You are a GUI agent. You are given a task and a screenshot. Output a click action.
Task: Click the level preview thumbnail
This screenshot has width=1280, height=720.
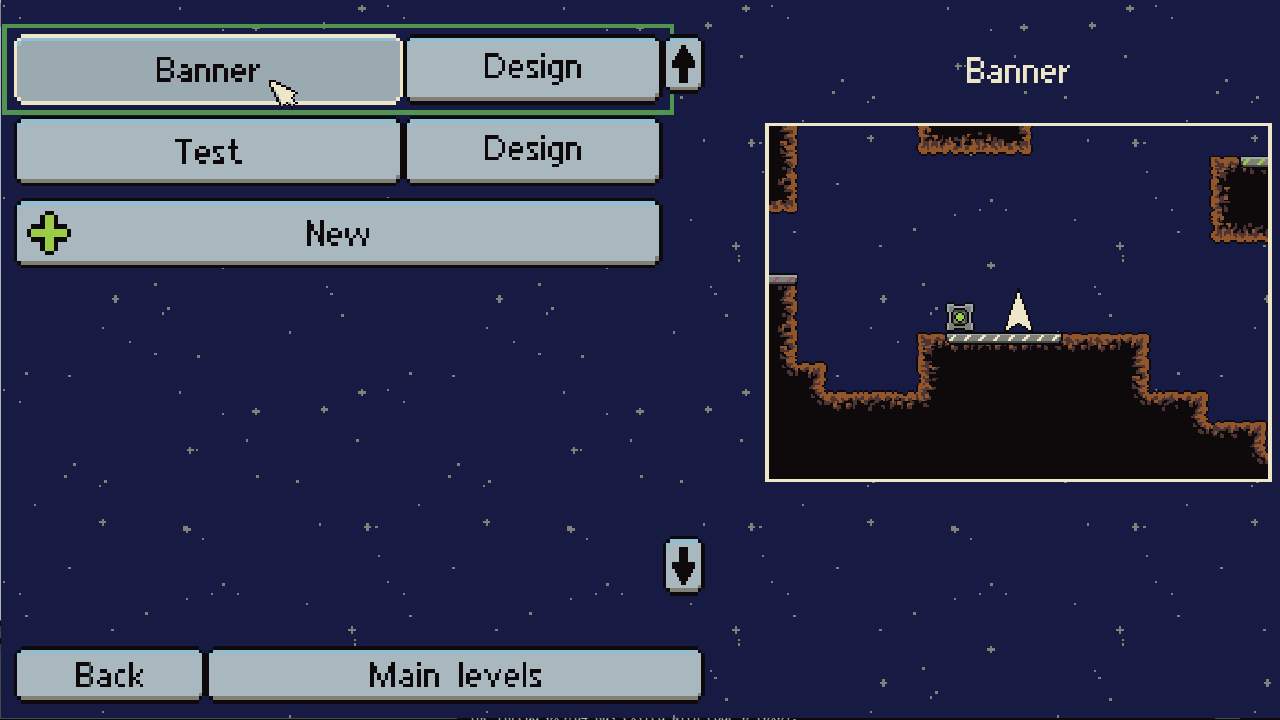pyautogui.click(x=1017, y=302)
